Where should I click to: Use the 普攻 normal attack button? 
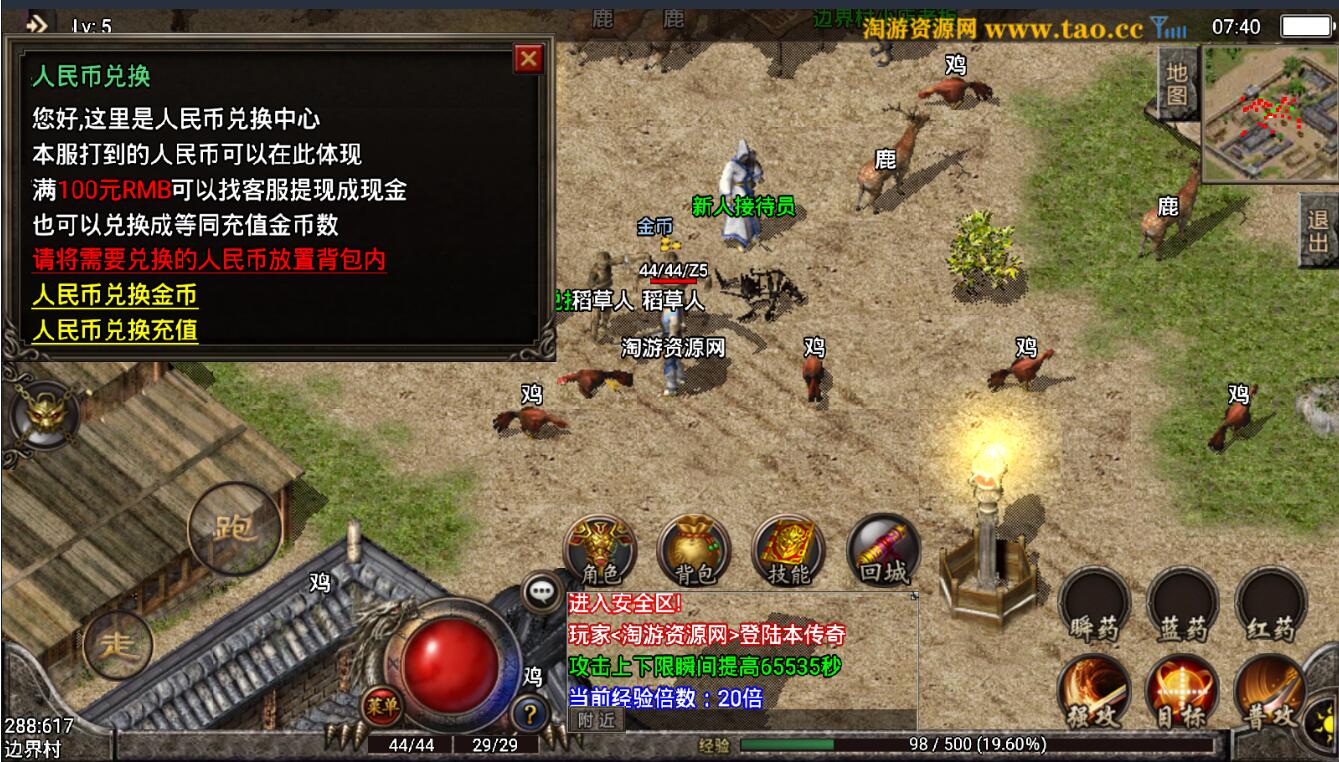pyautogui.click(x=1271, y=693)
